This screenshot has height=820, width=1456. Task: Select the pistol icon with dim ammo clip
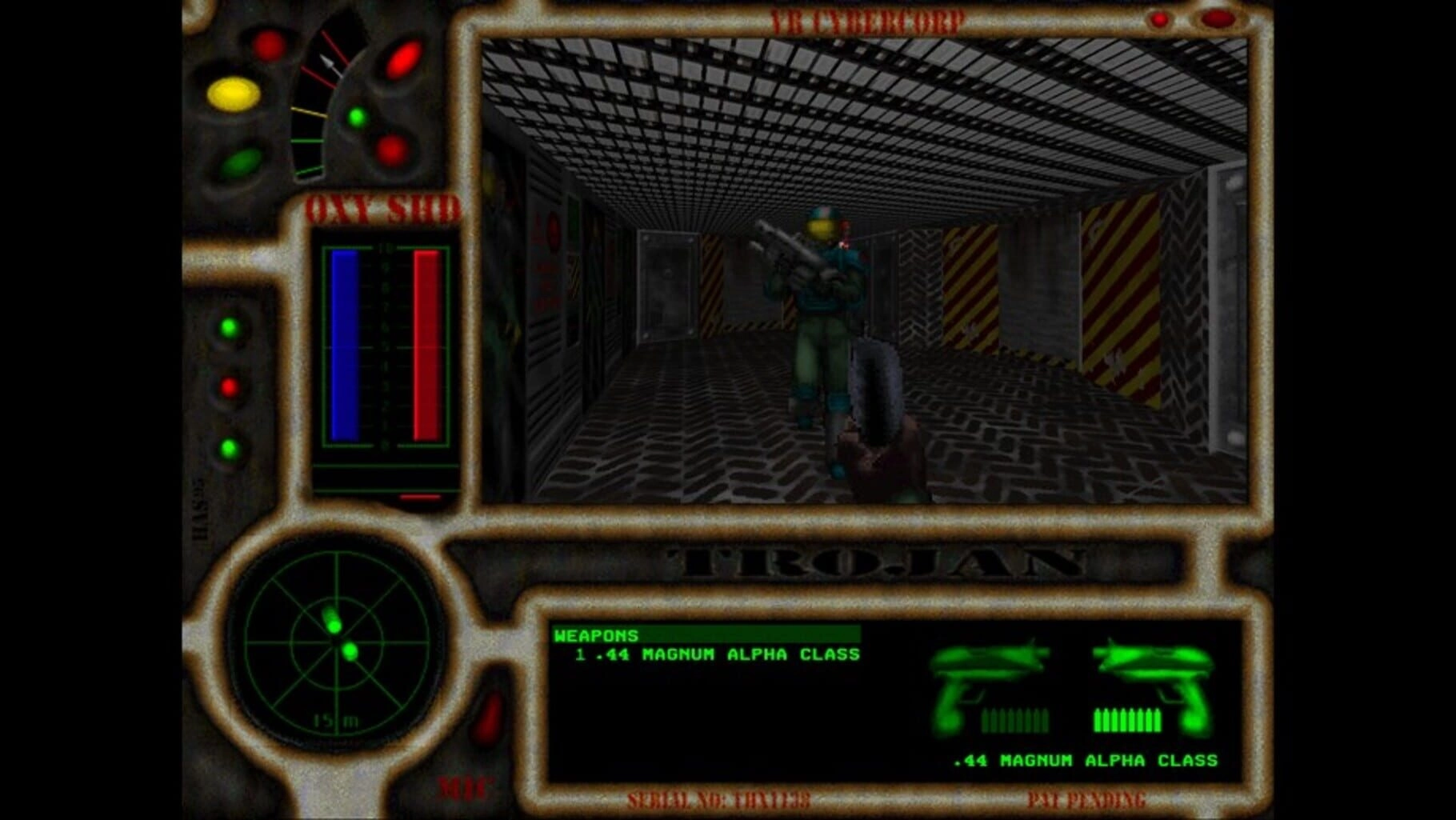[x=990, y=688]
